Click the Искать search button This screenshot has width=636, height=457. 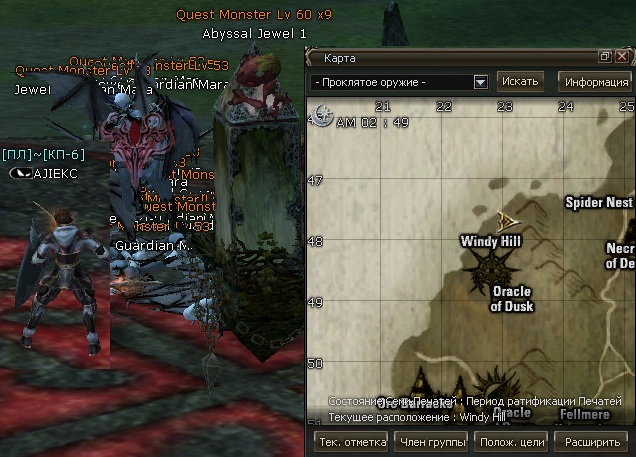pyautogui.click(x=520, y=81)
